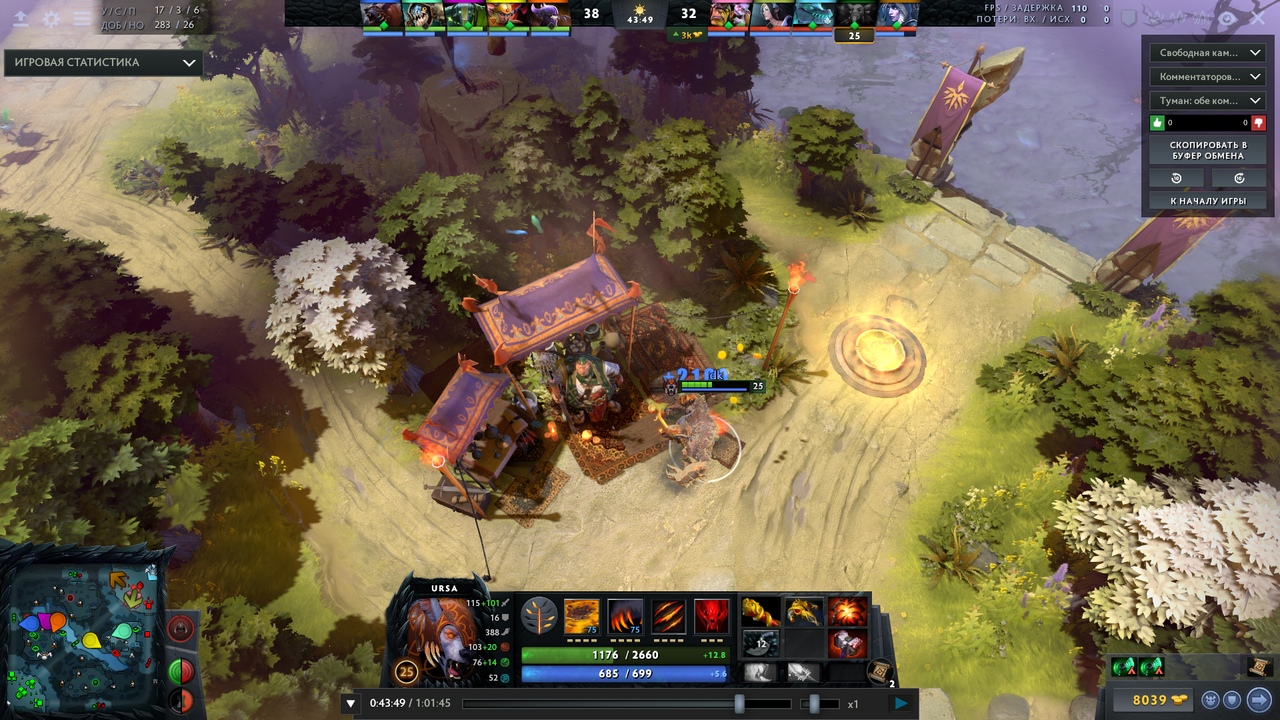This screenshot has height=720, width=1280.
Task: Give the replay a red thumbs down
Action: point(1258,123)
